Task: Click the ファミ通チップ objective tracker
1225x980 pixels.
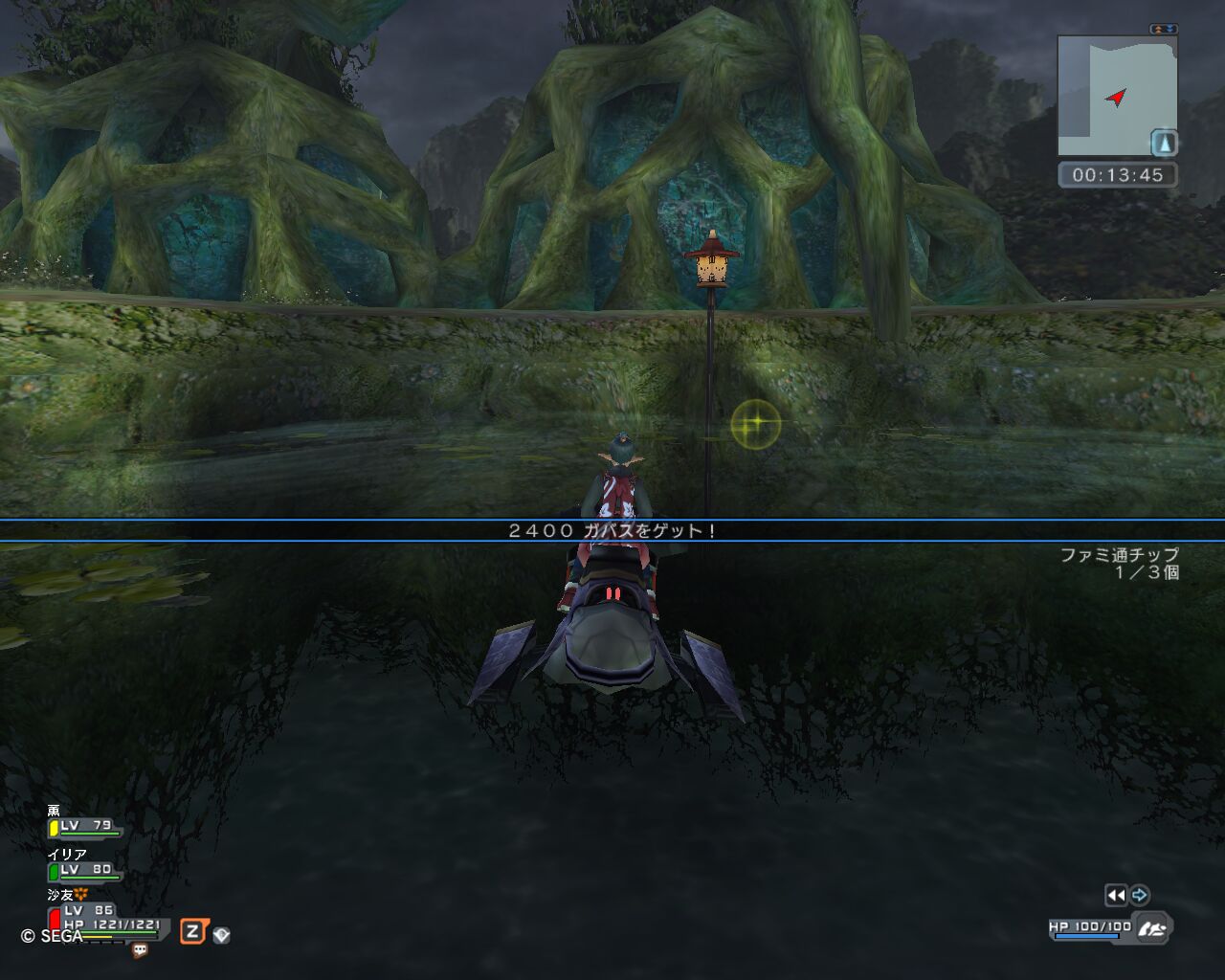Action: 1119,563
